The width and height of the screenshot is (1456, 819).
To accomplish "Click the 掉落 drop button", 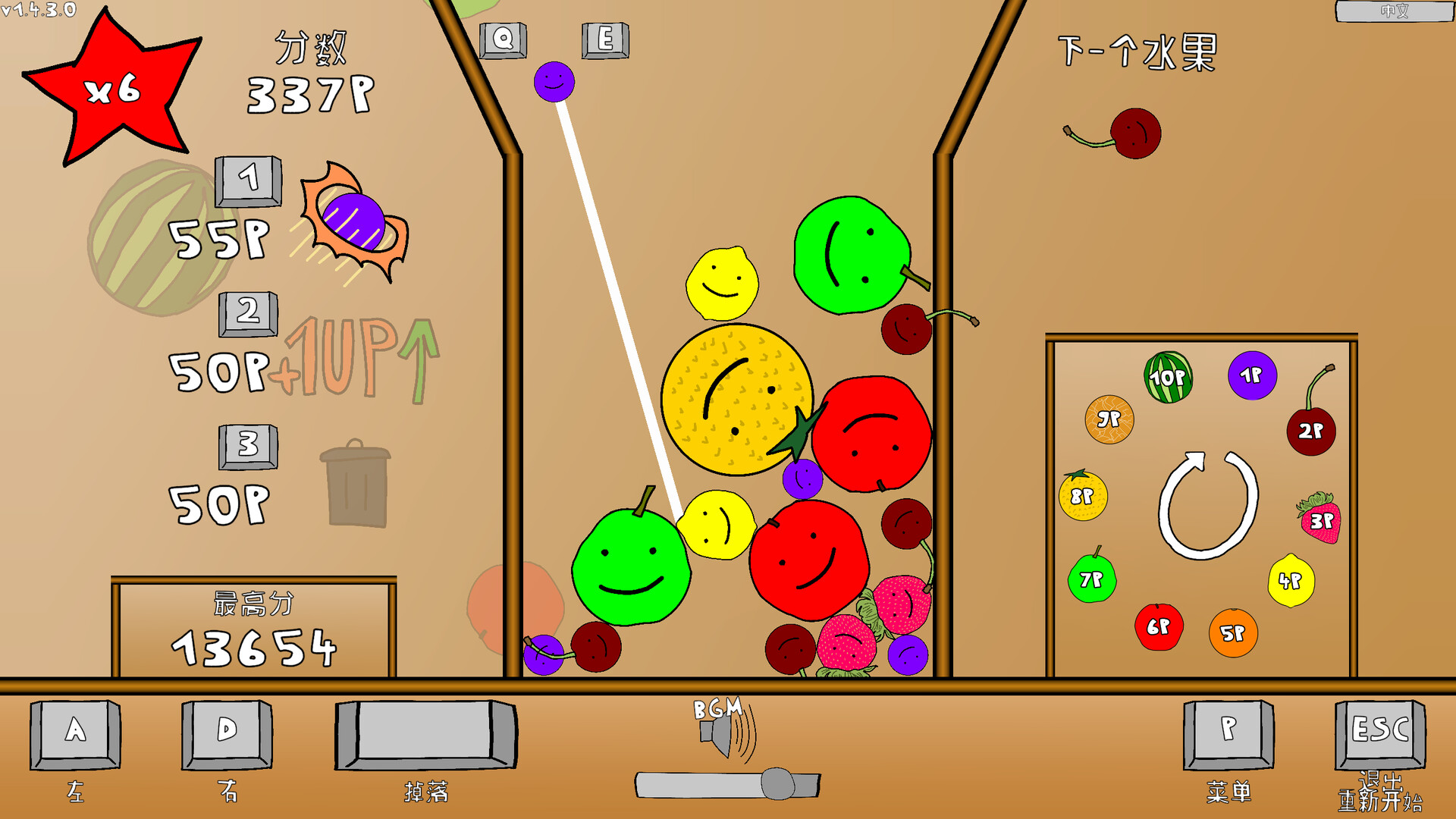I will [425, 736].
